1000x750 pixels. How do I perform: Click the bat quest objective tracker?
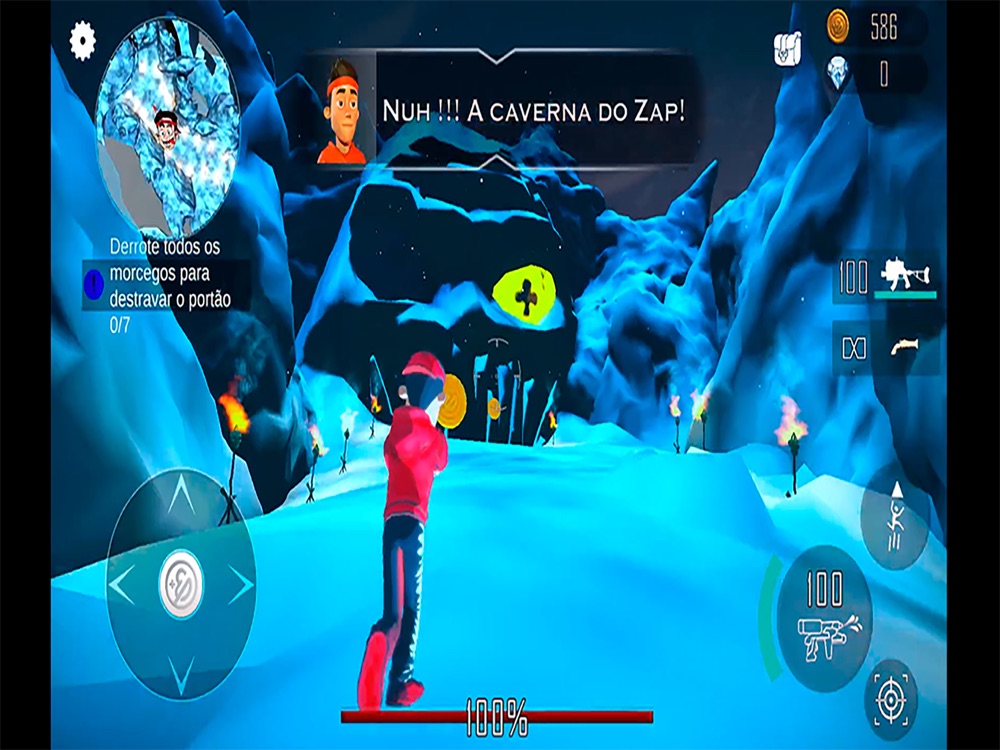coord(166,284)
